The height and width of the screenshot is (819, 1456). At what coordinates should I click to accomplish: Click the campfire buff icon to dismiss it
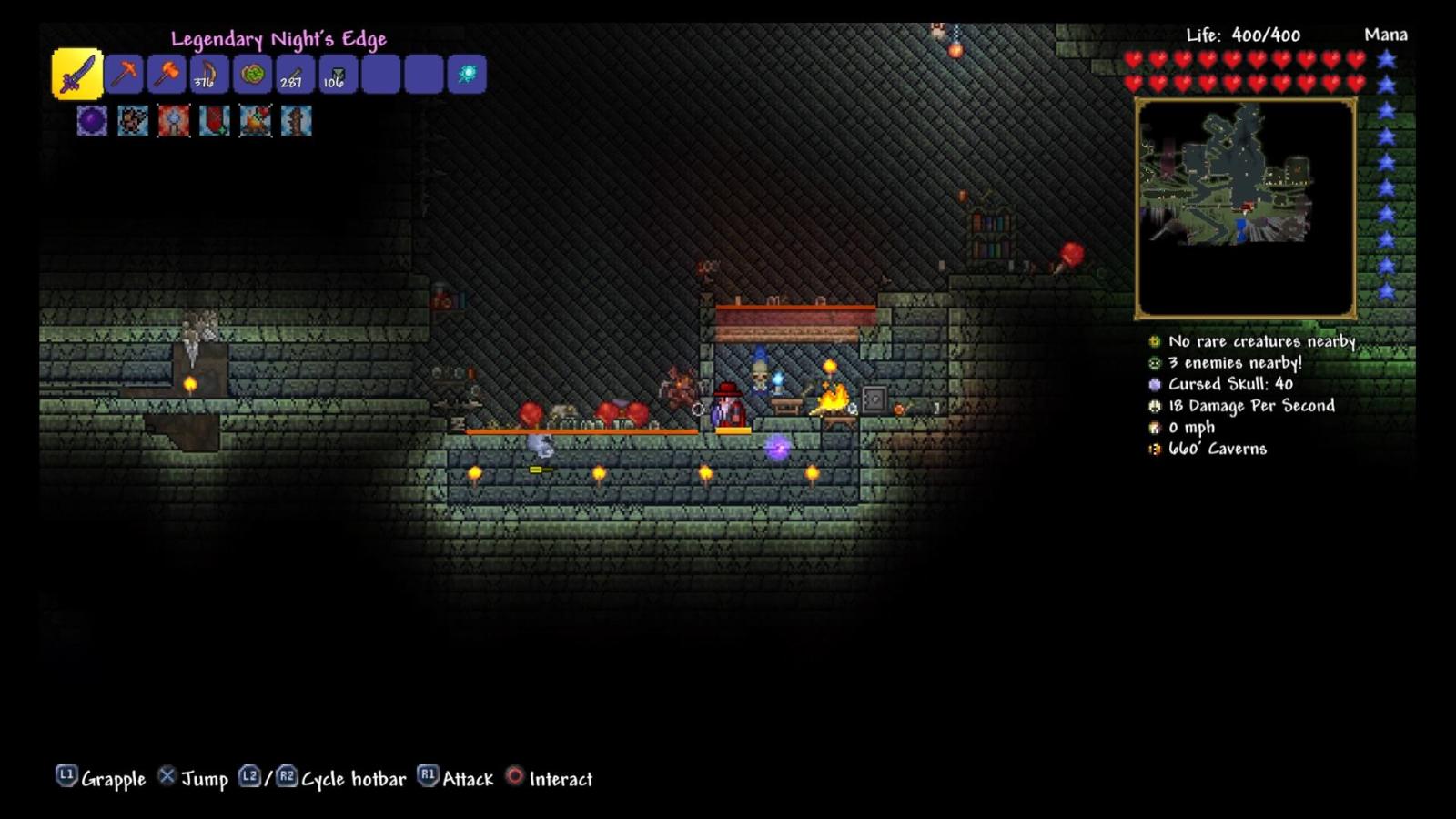(x=256, y=121)
